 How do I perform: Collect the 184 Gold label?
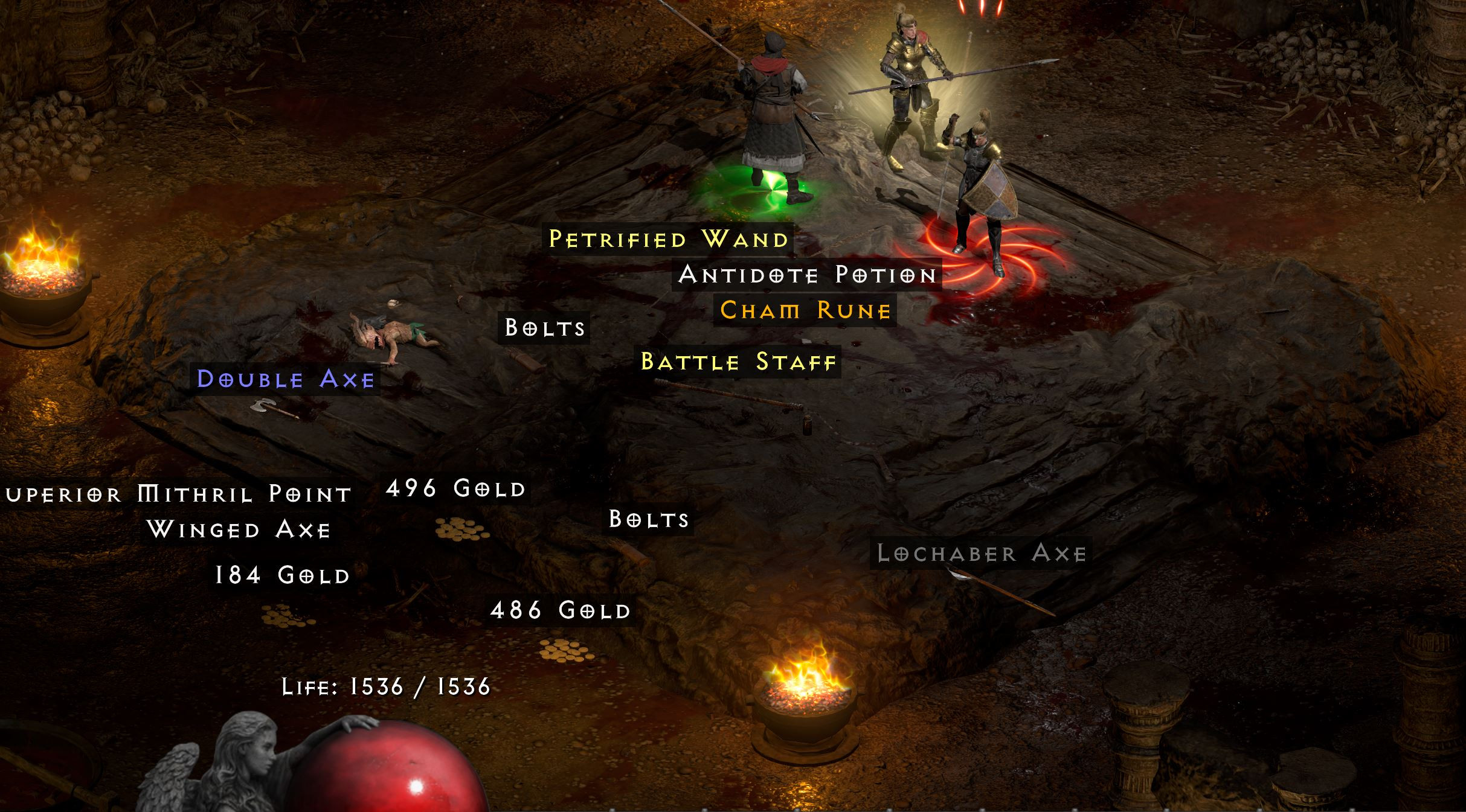tap(283, 575)
